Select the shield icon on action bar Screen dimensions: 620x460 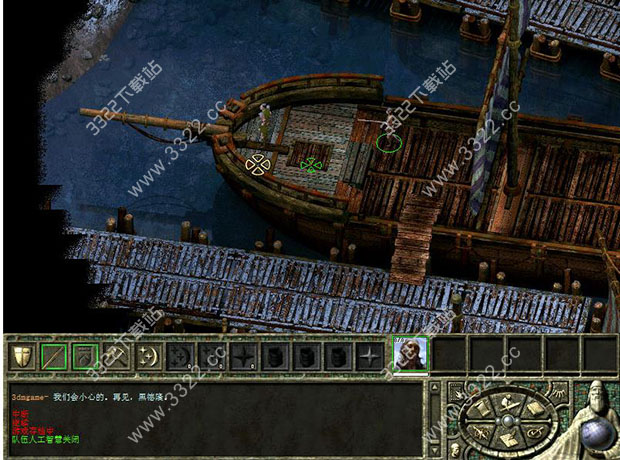coord(20,356)
